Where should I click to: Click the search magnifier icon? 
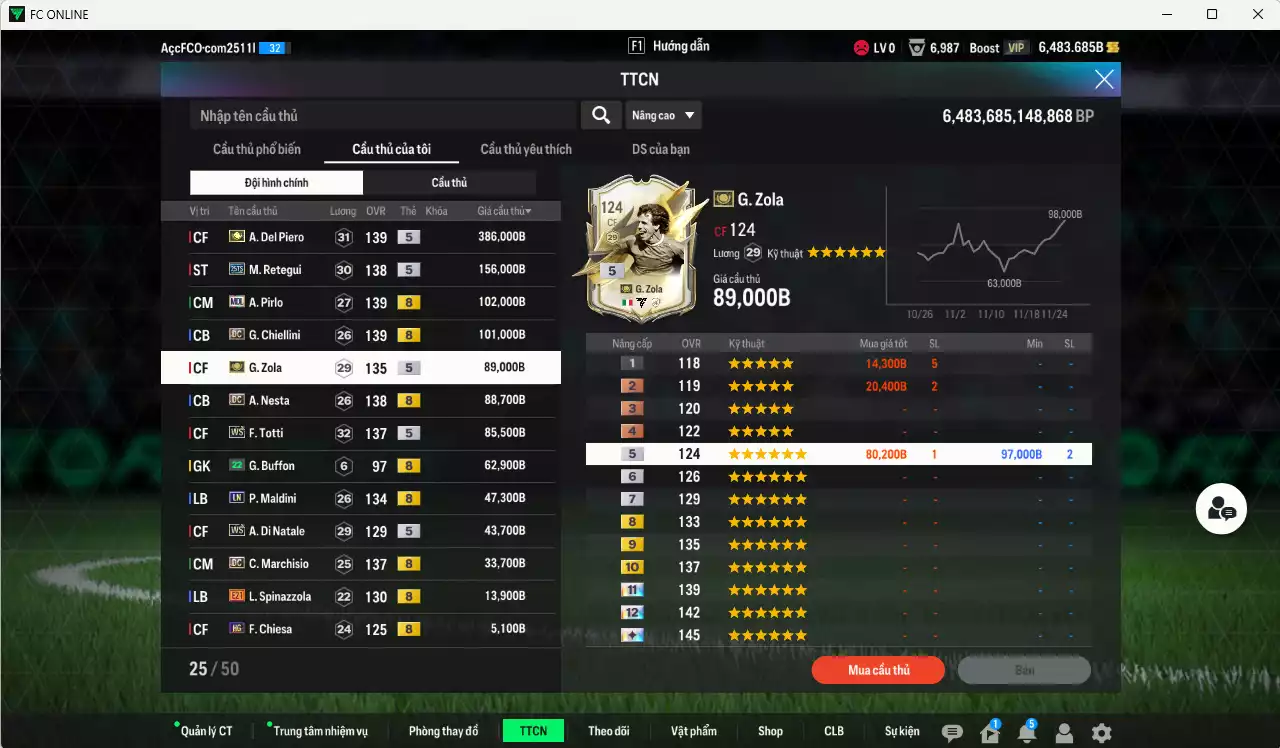[601, 115]
